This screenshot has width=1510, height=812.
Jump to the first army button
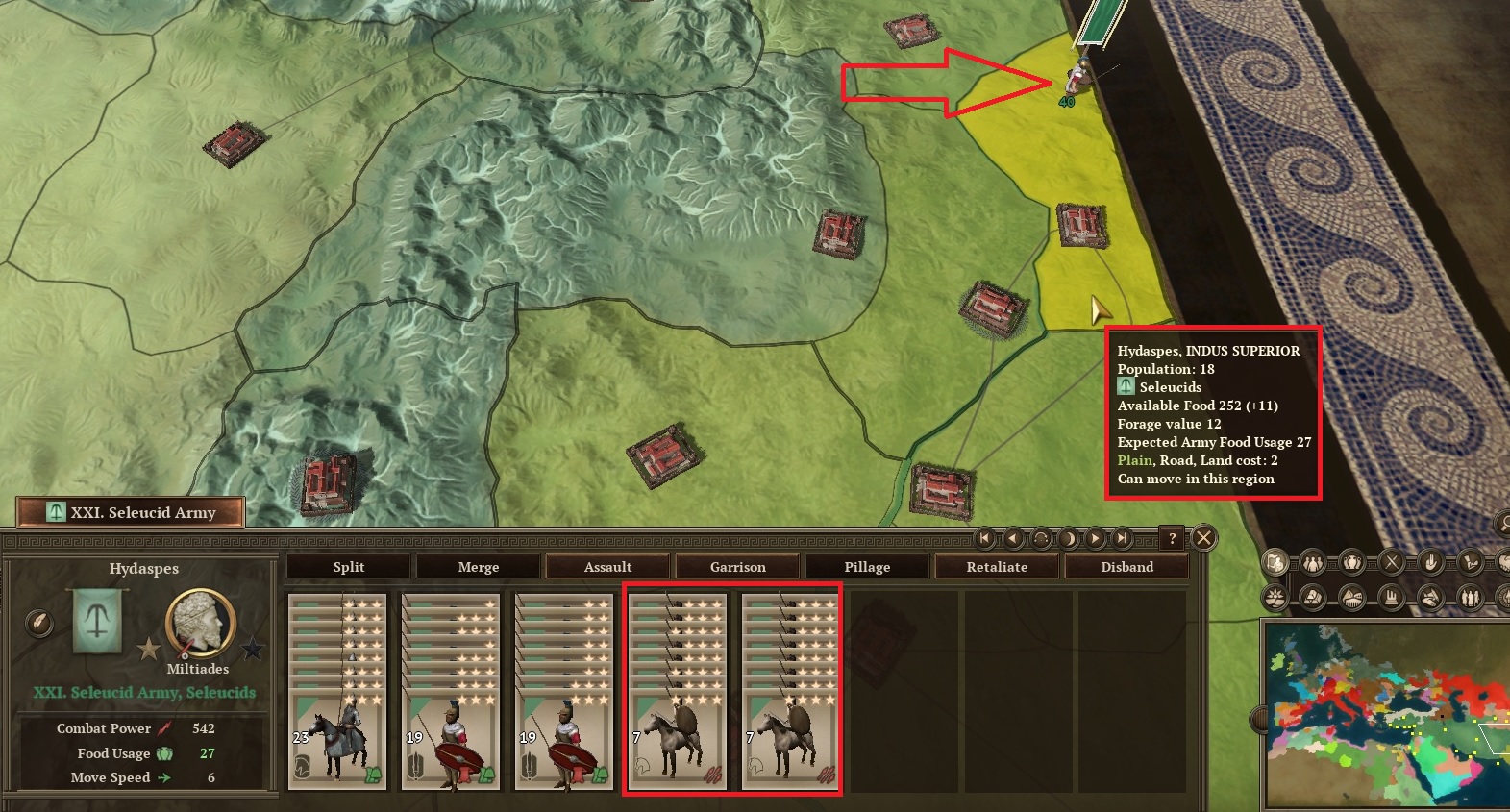click(984, 539)
